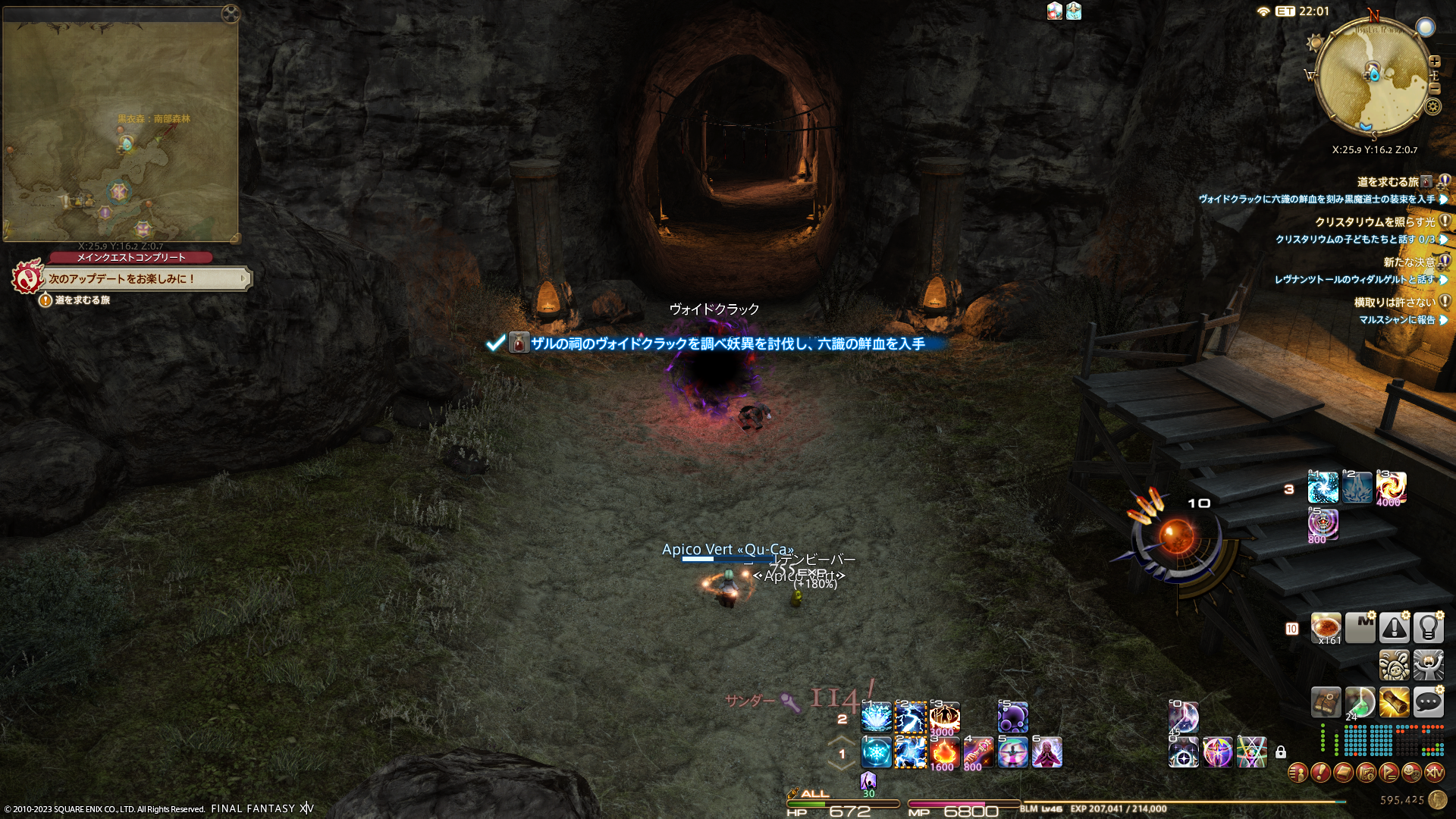Open the XIV system menu

1434,773
